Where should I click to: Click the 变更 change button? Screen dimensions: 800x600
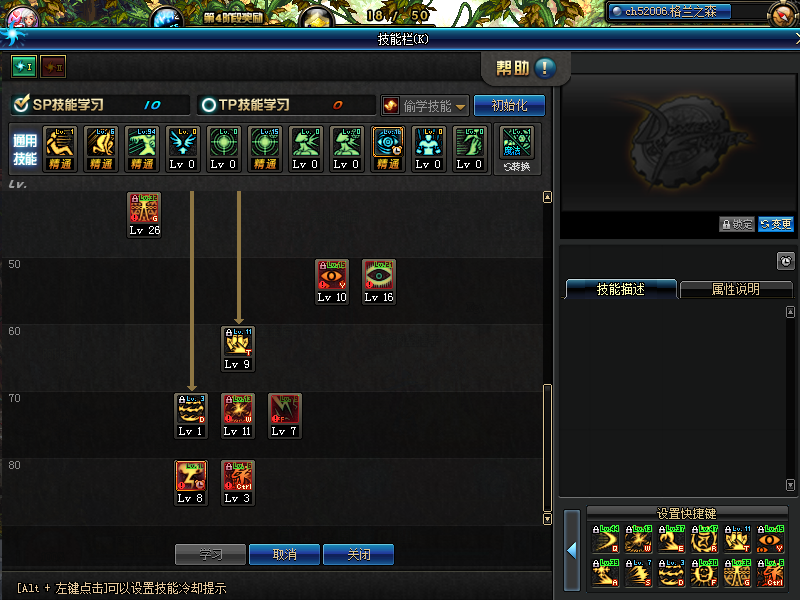coord(776,224)
